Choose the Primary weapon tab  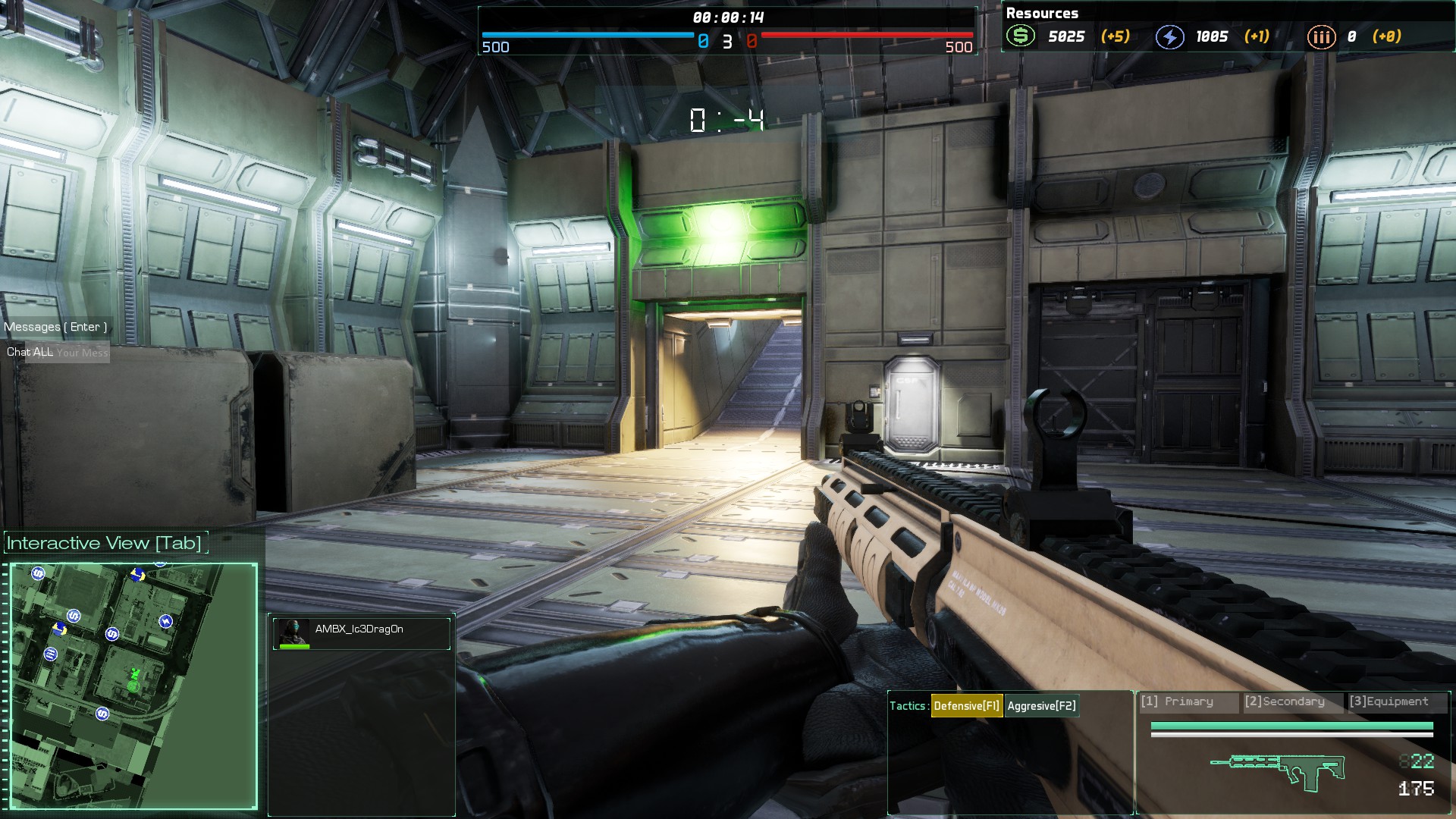point(1187,701)
